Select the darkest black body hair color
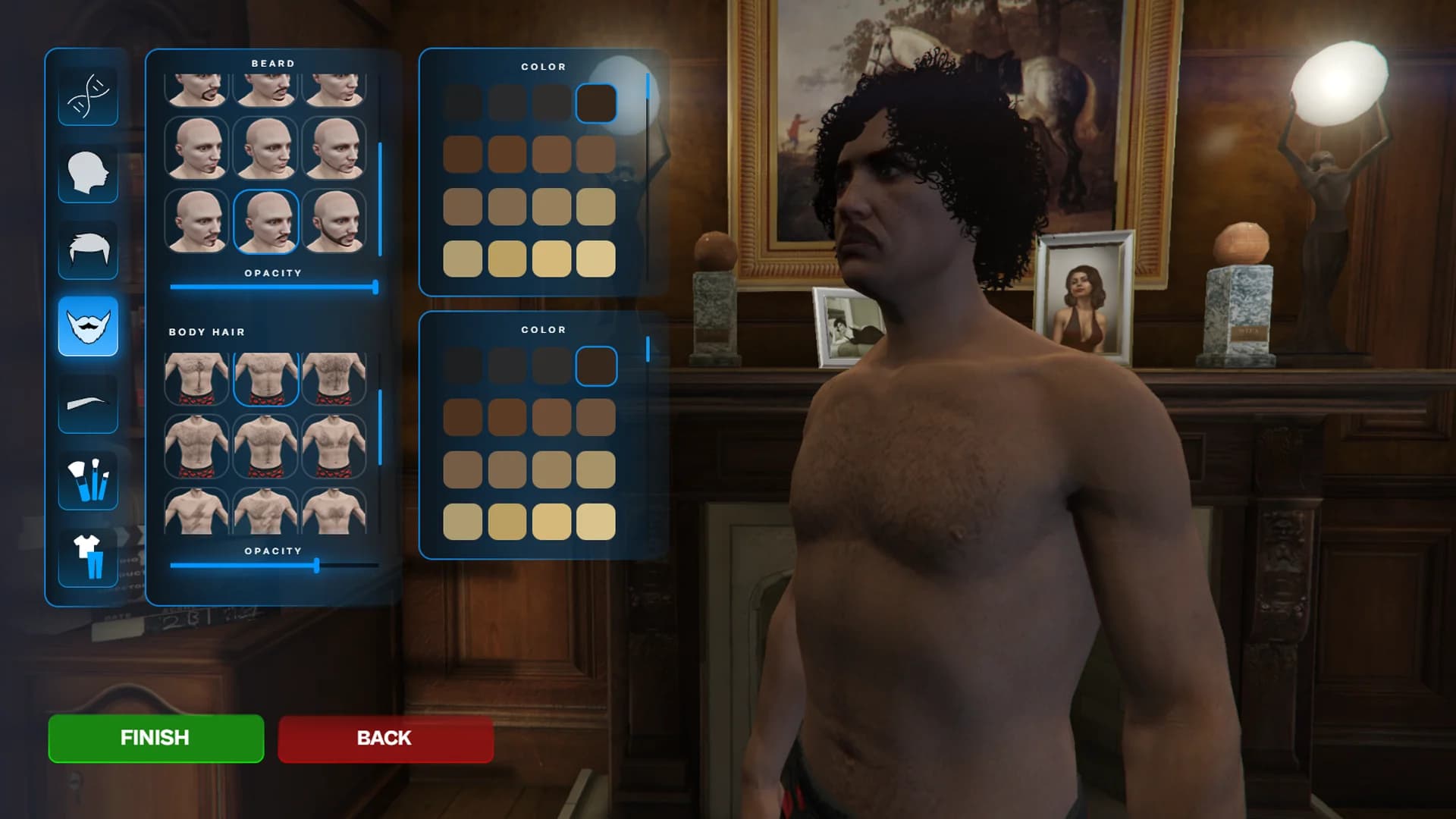Image resolution: width=1456 pixels, height=819 pixels. (463, 366)
